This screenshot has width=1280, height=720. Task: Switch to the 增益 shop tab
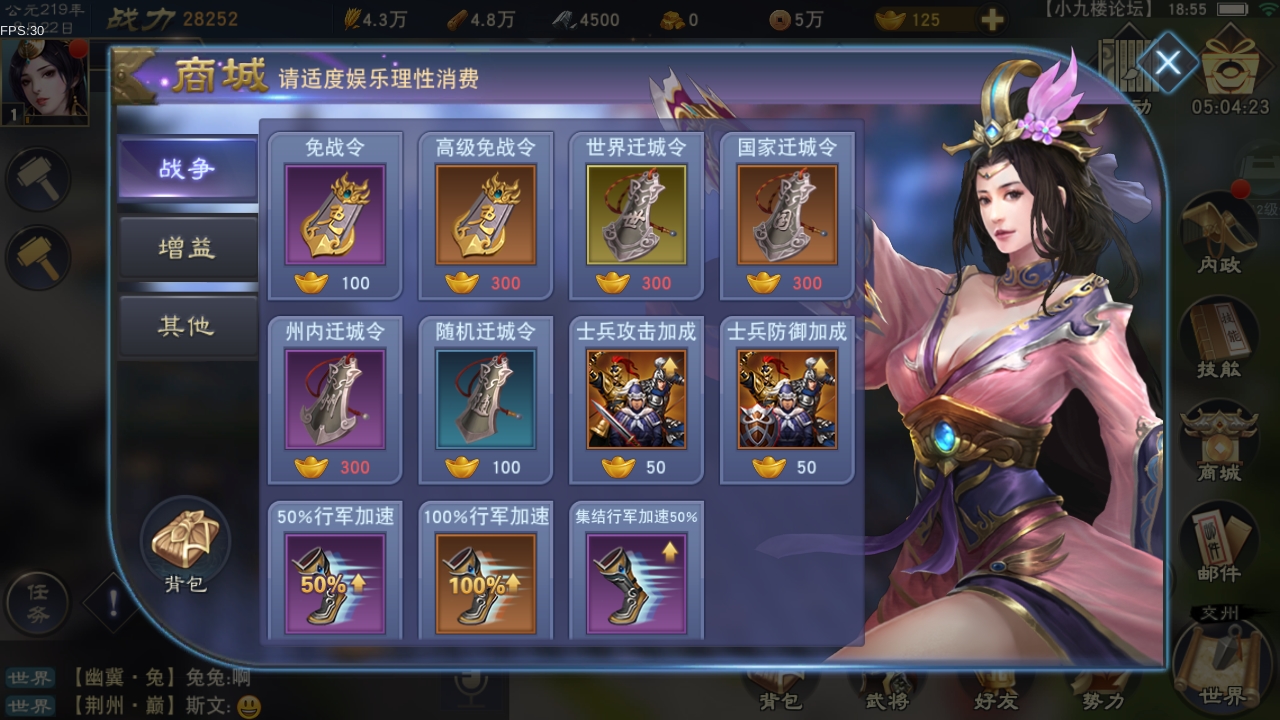click(187, 247)
